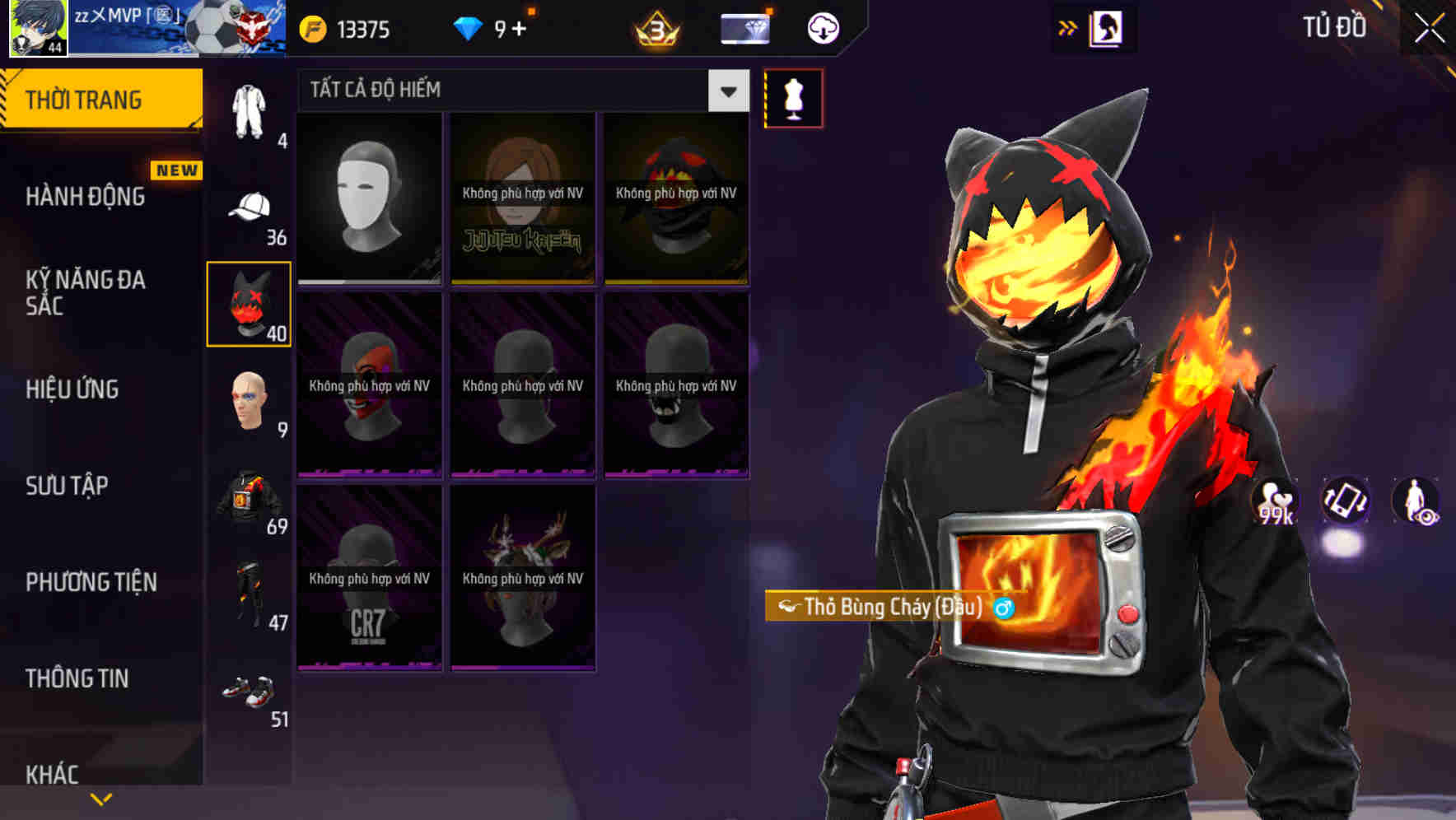This screenshot has height=820, width=1456.
Task: Open the cloud download icon
Action: 820,27
